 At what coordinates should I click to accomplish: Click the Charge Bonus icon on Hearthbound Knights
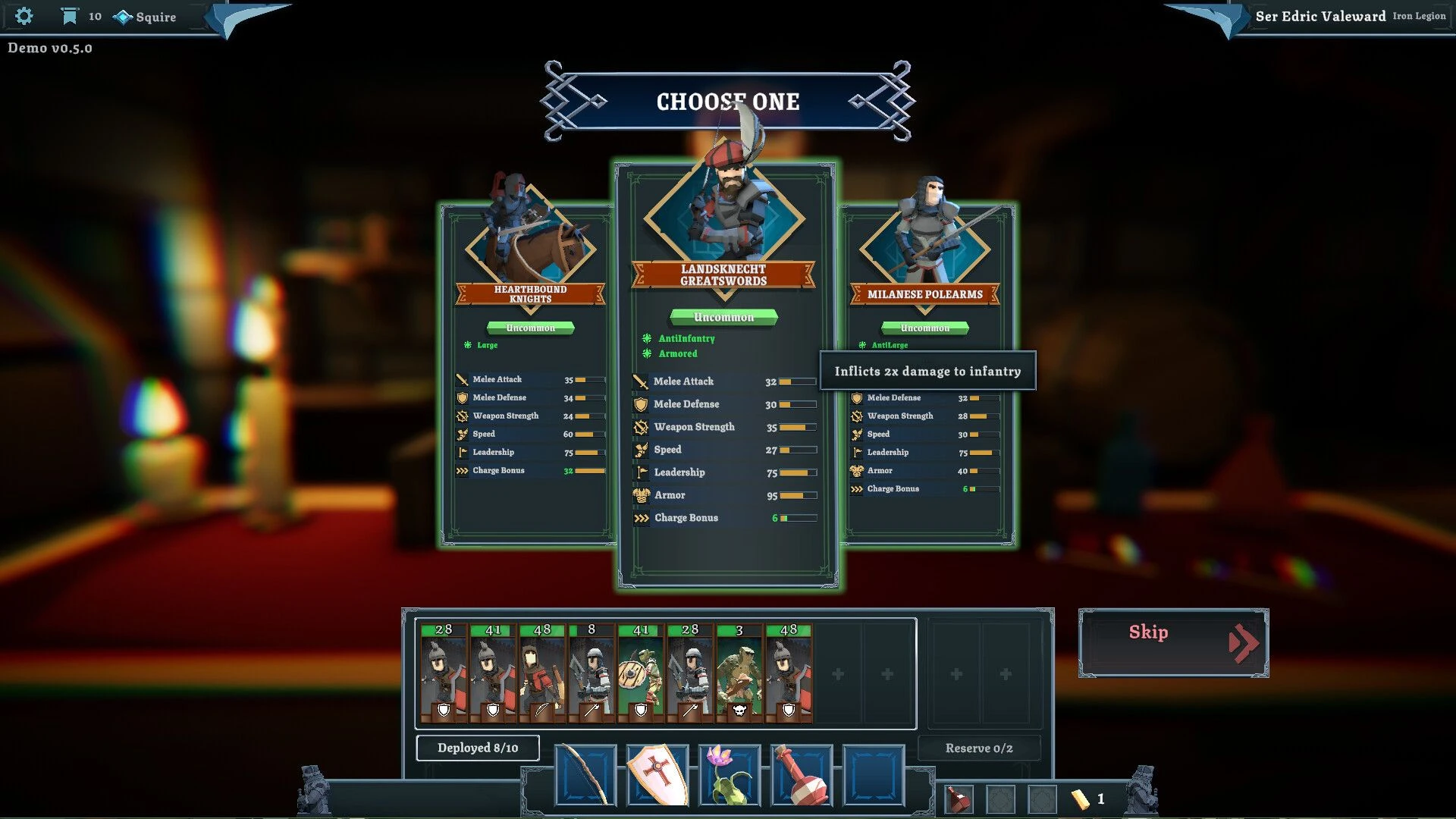coord(460,470)
